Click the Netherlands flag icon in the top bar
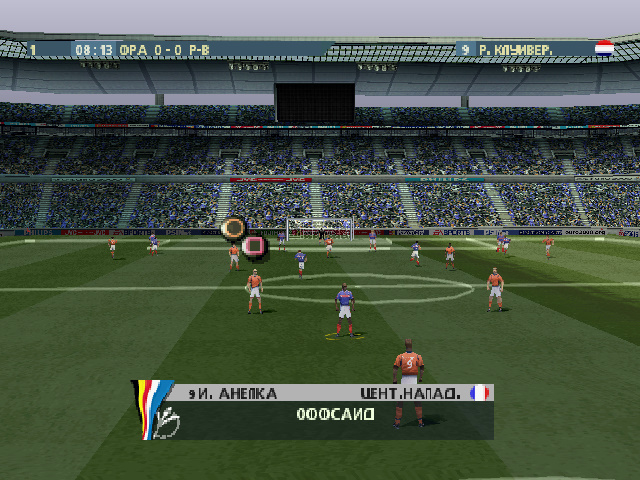The width and height of the screenshot is (640, 480). click(604, 47)
